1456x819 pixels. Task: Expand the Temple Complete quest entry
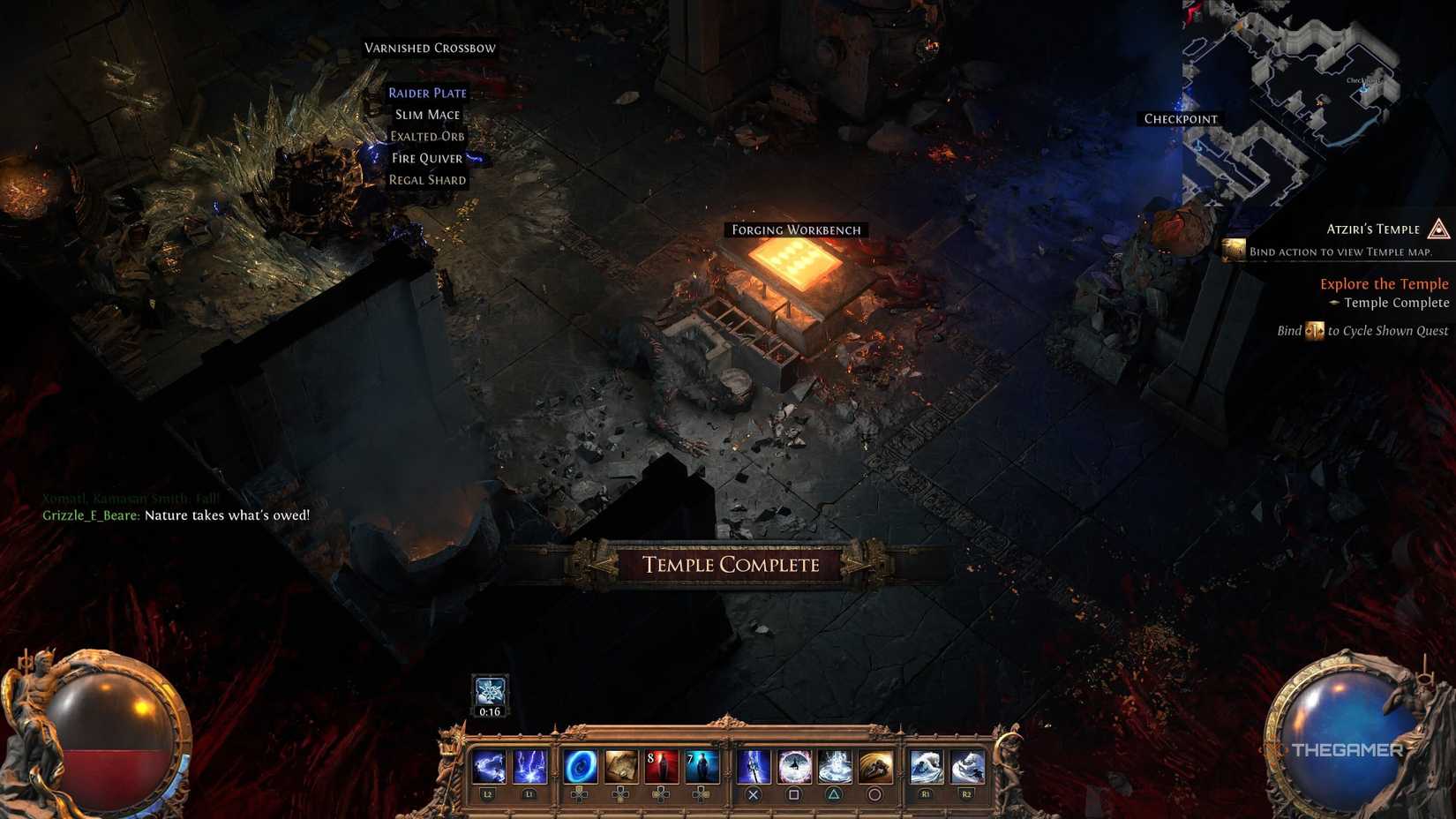(x=1395, y=302)
